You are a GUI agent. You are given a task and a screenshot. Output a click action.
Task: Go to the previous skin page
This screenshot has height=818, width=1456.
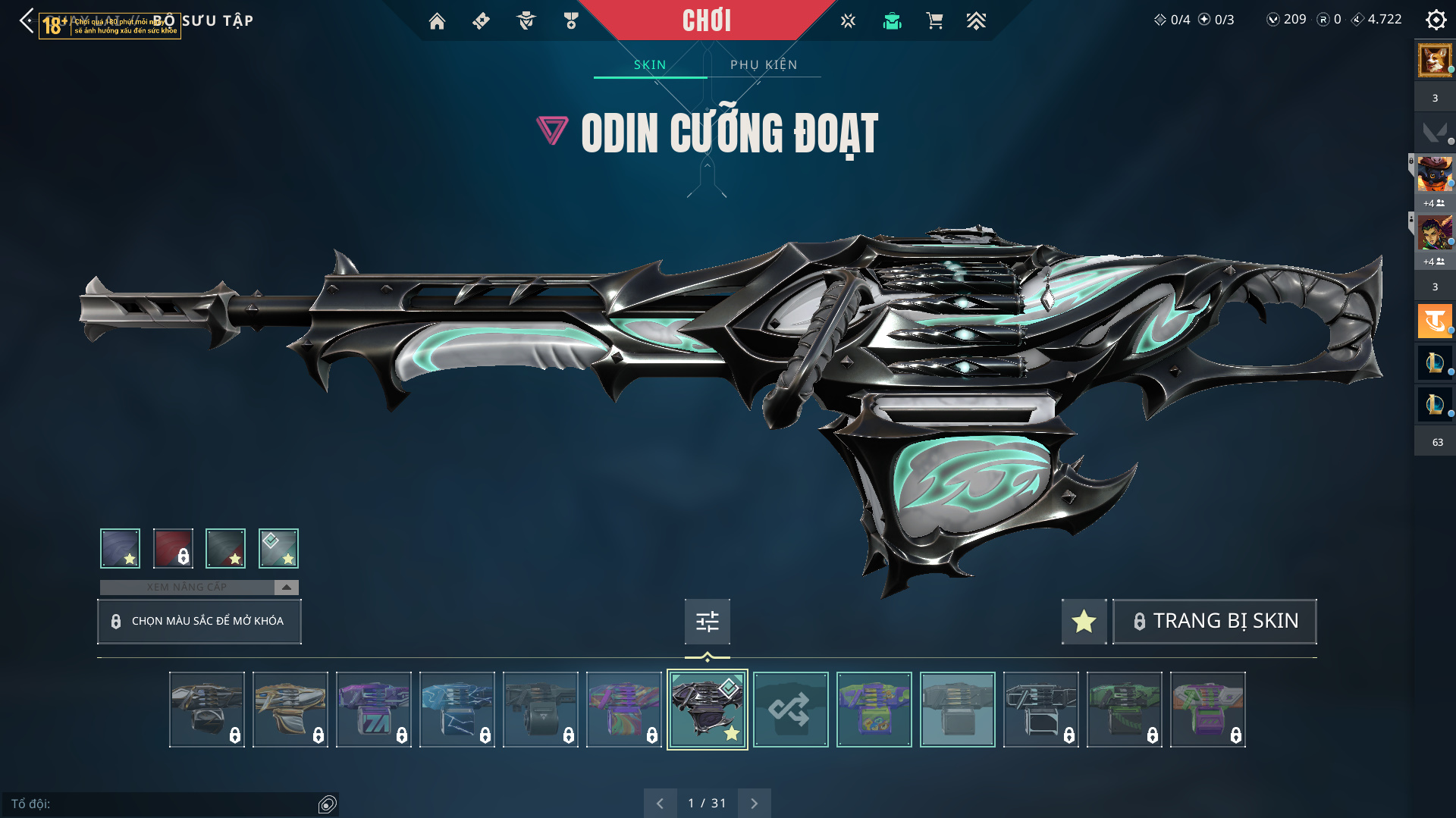[660, 803]
